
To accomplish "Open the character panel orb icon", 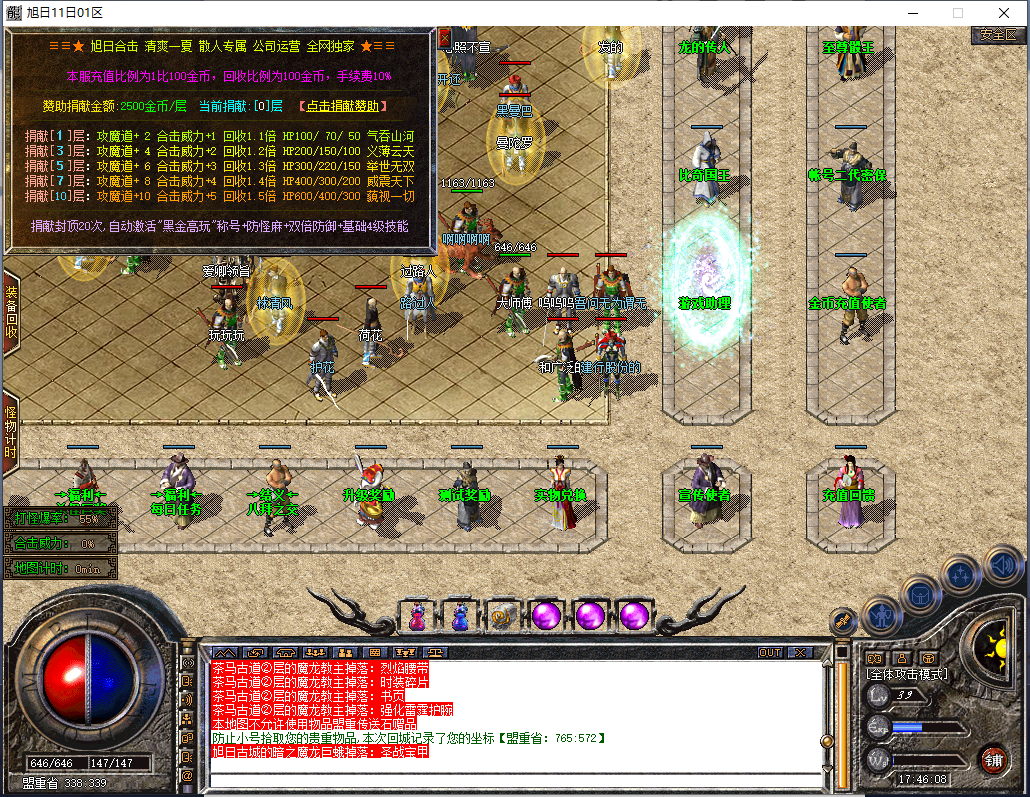I will click(x=882, y=612).
